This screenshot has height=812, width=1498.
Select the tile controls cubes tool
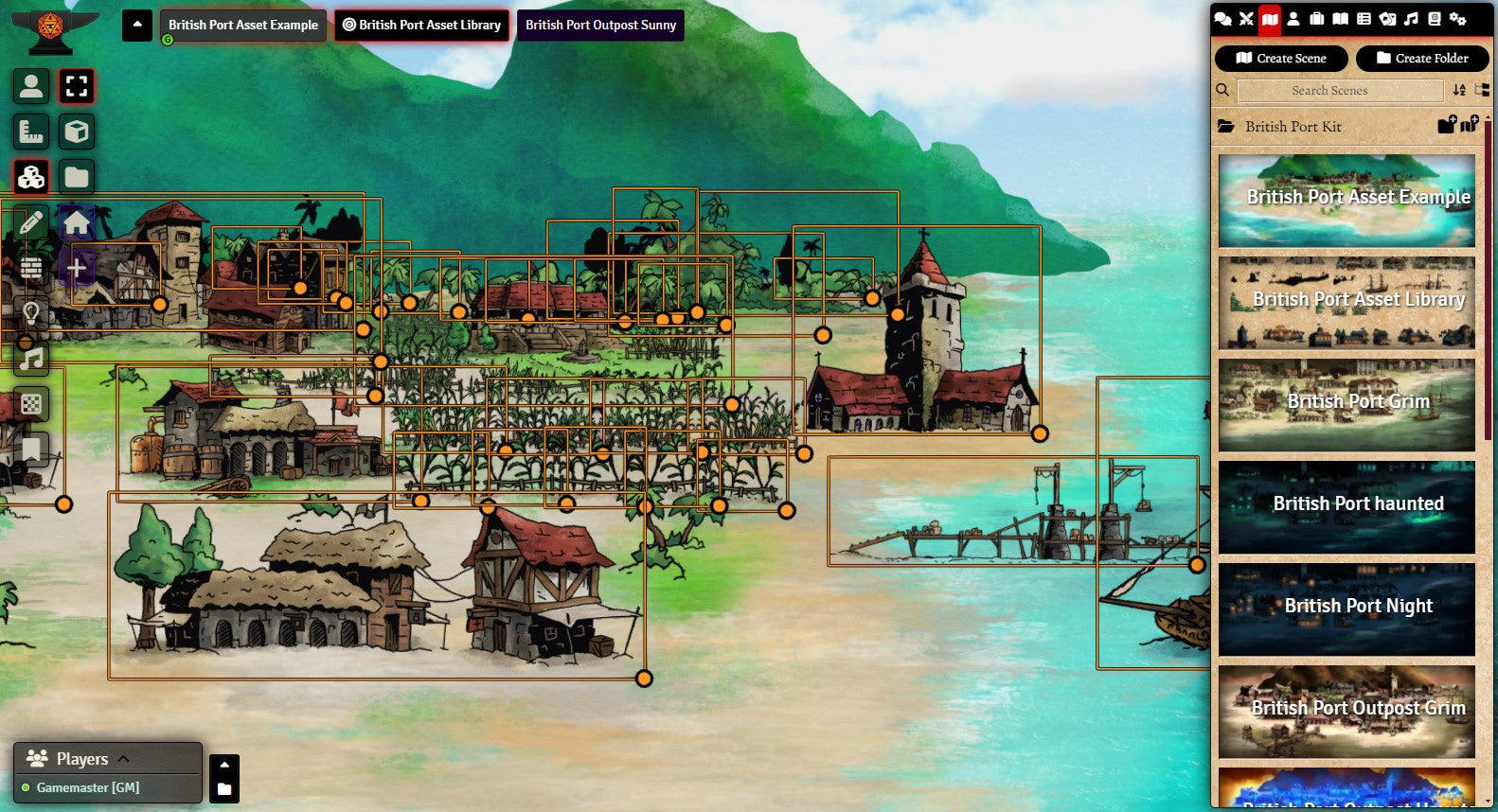31,177
